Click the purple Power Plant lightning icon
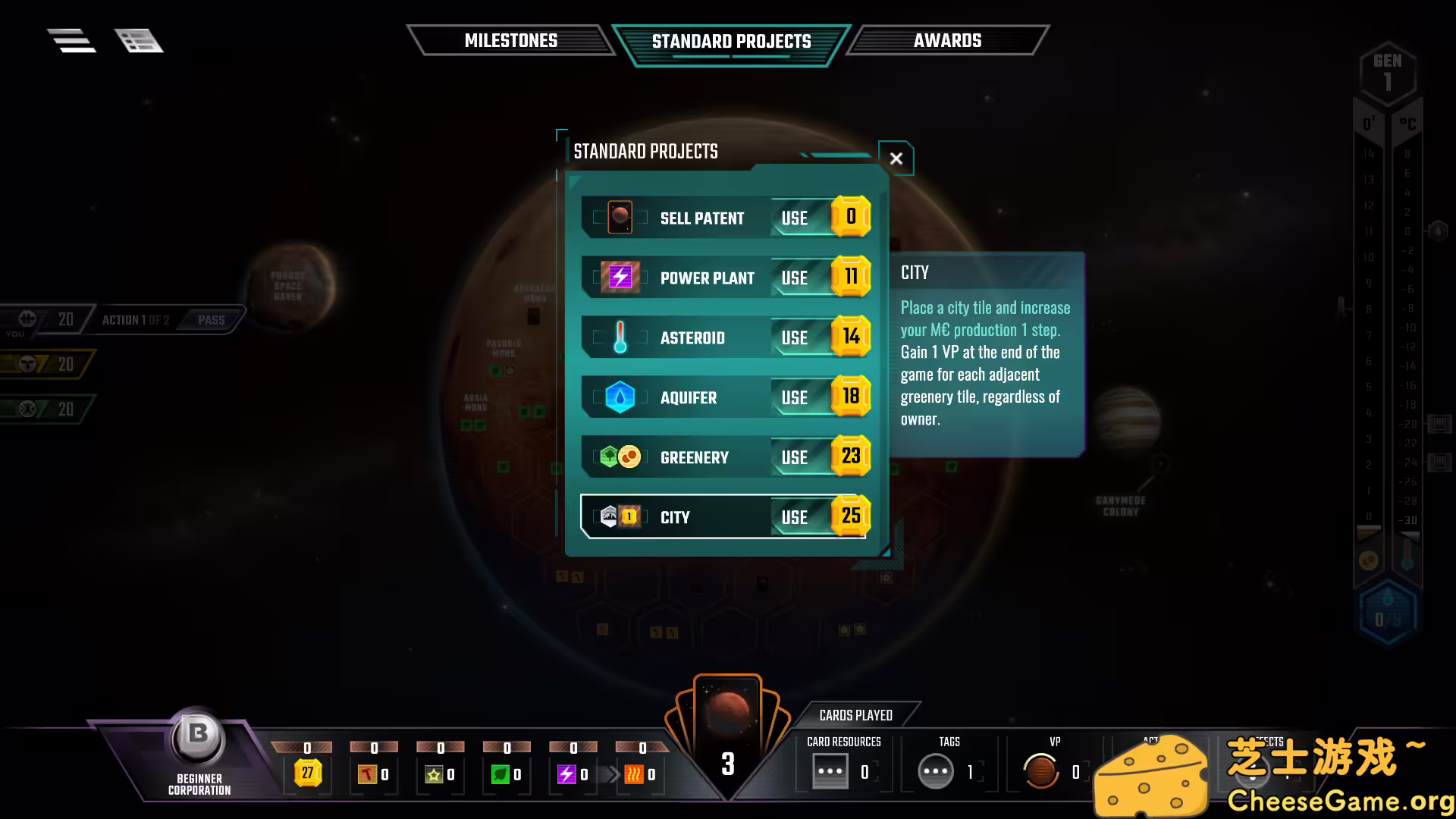Image resolution: width=1456 pixels, height=819 pixels. [620, 277]
